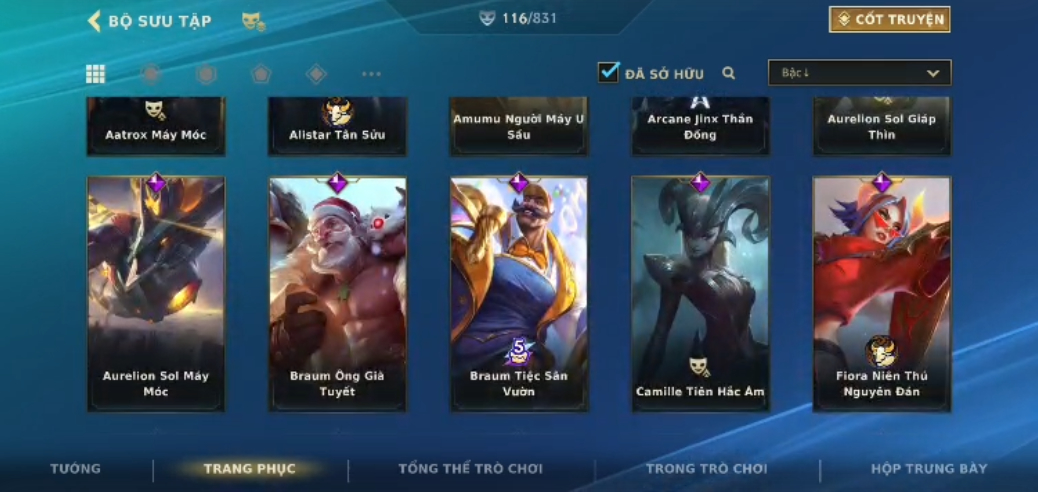Open the Bậc sort dropdown
The width and height of the screenshot is (1038, 492).
(x=859, y=73)
